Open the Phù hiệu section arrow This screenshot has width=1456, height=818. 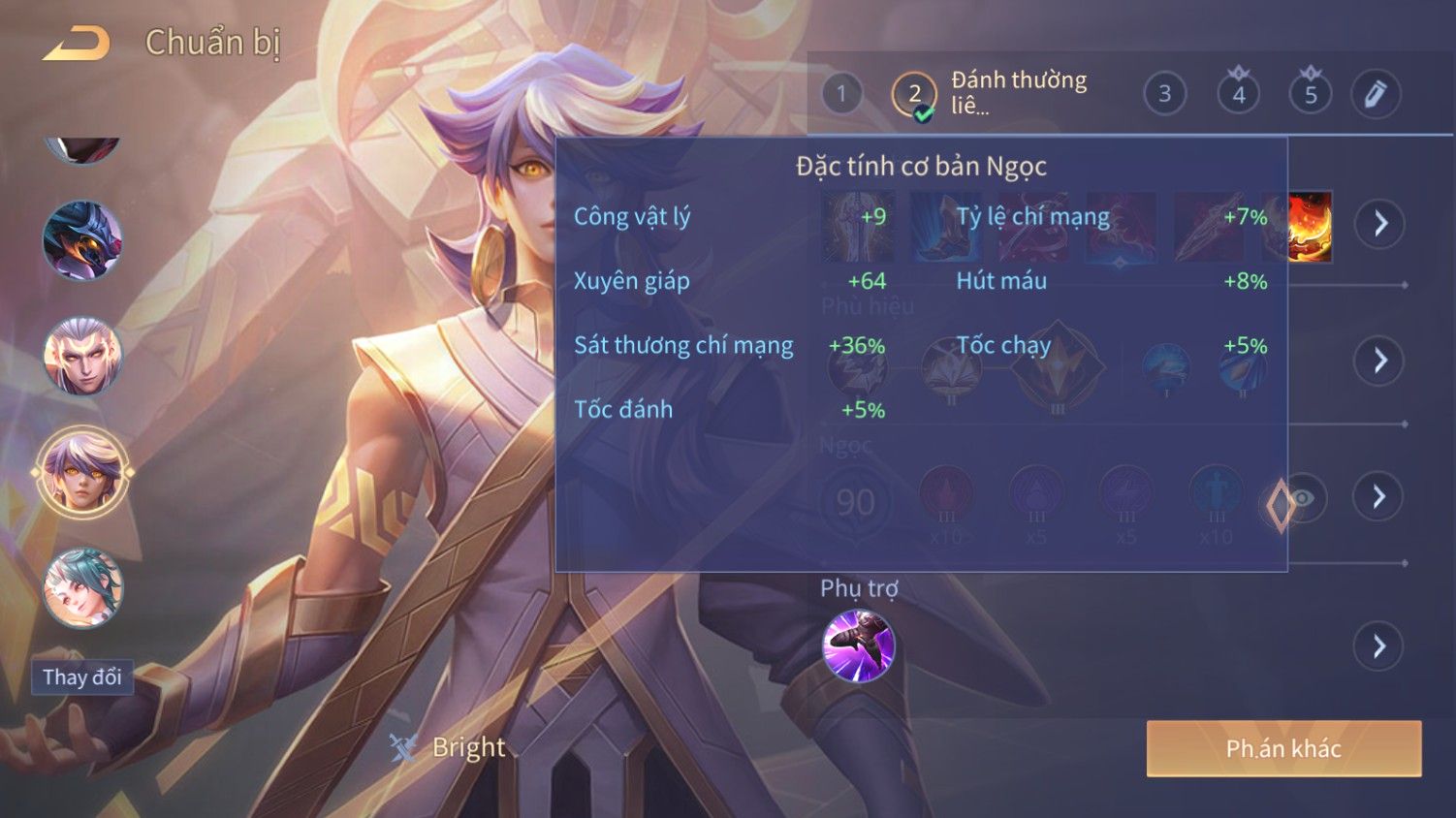1380,362
